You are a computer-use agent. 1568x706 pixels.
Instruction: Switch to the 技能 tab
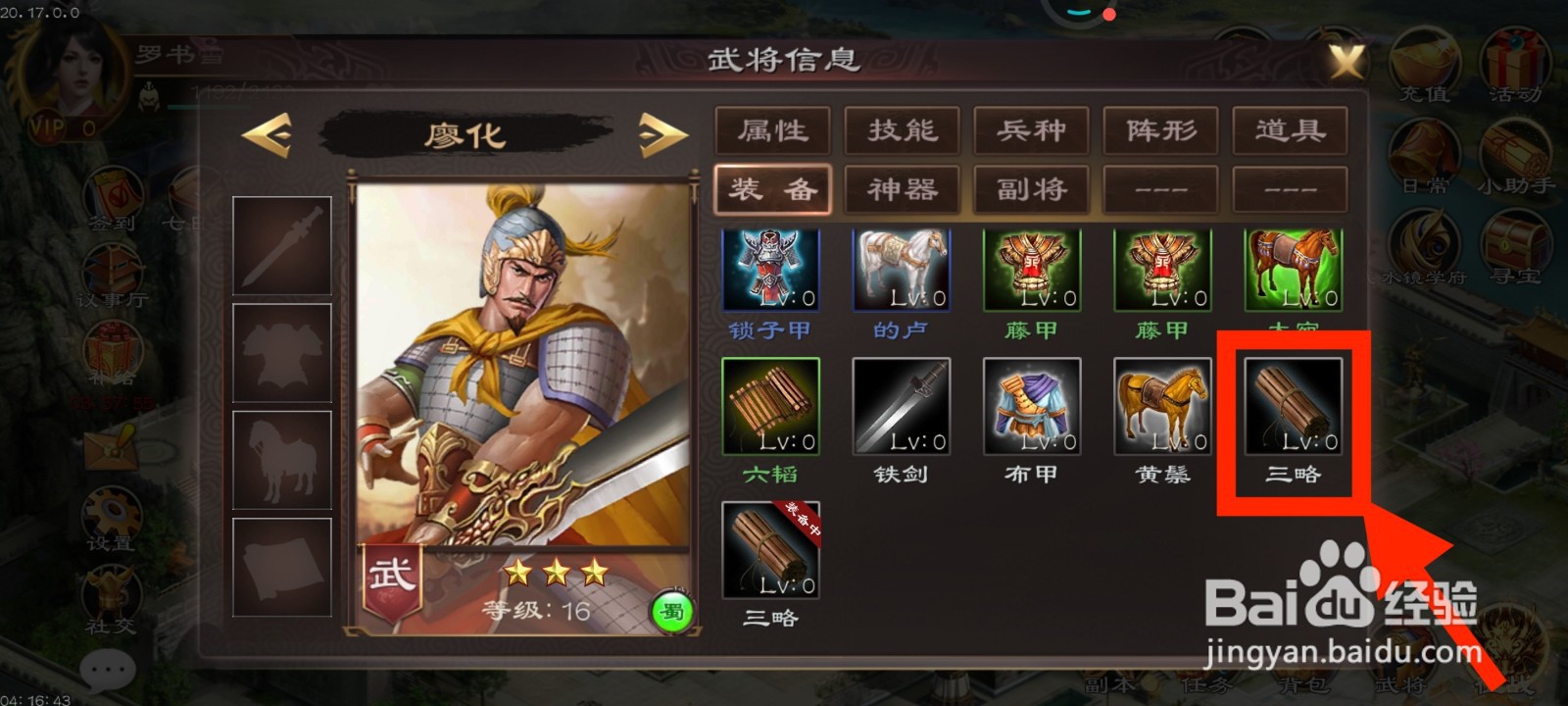[902, 130]
